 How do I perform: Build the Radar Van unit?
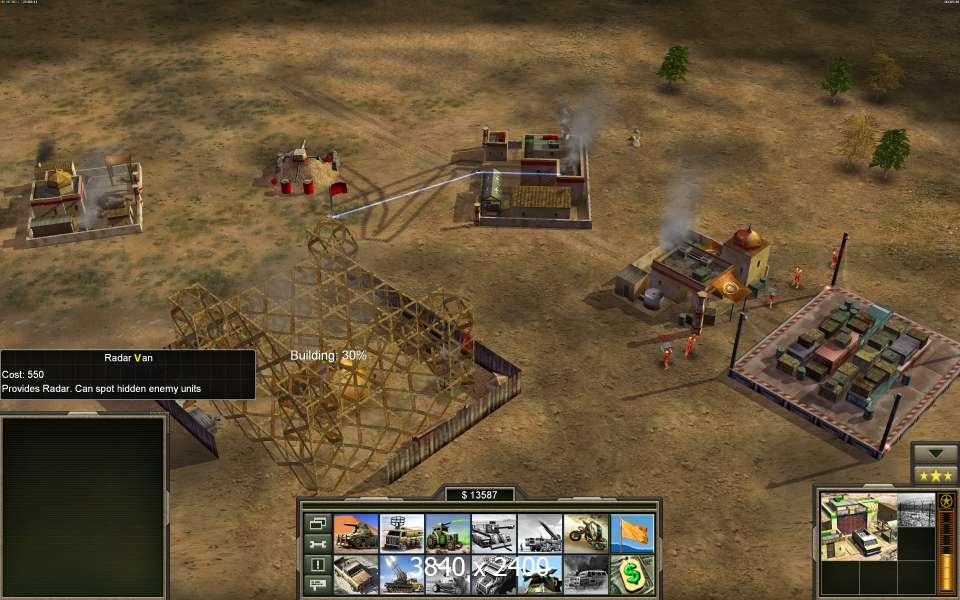402,533
